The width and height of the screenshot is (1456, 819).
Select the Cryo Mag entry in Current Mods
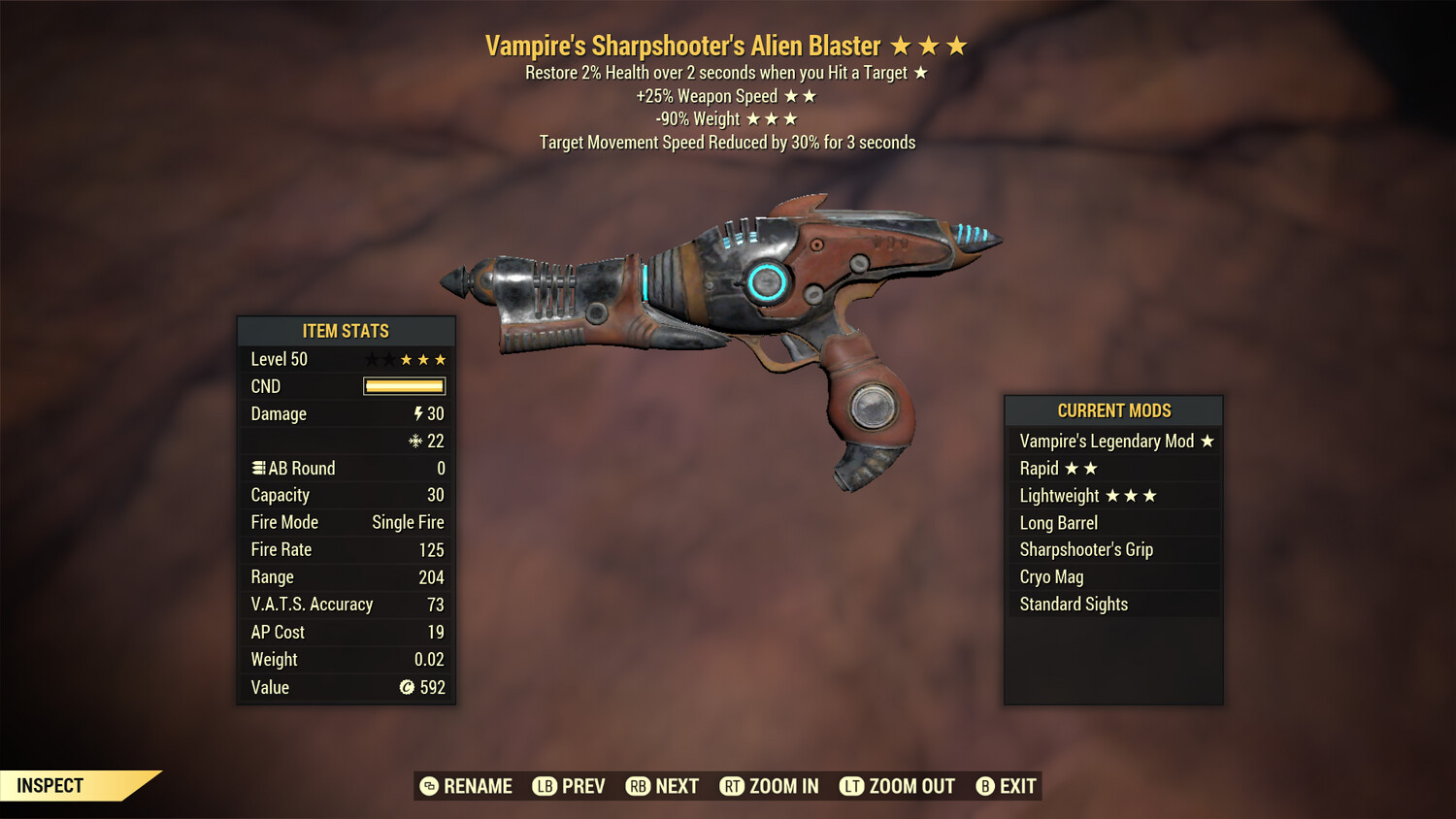coord(1050,576)
